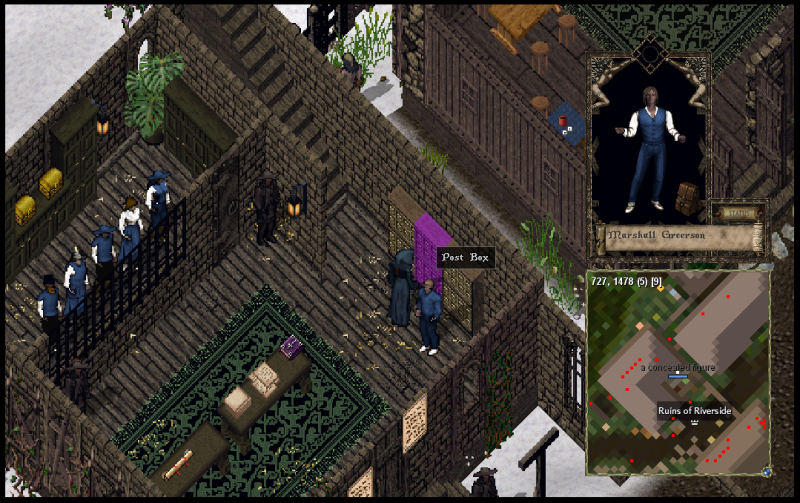The image size is (800, 503).
Task: Click the scroll right of the character name
Action: [x=757, y=238]
